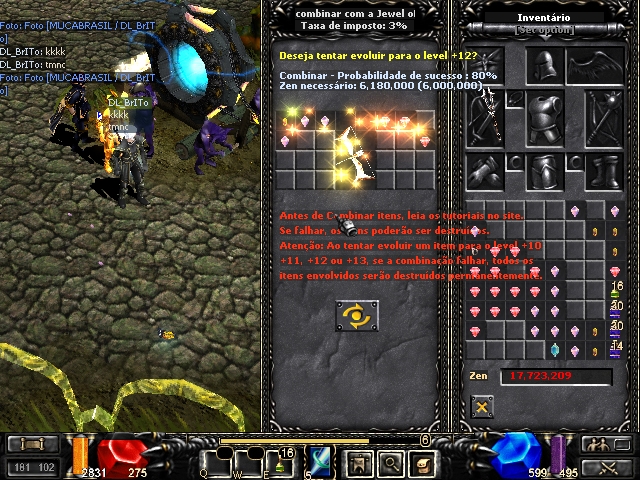Screen dimensions: 640x480
Task: Select the equipped chest armor slot
Action: click(x=543, y=118)
